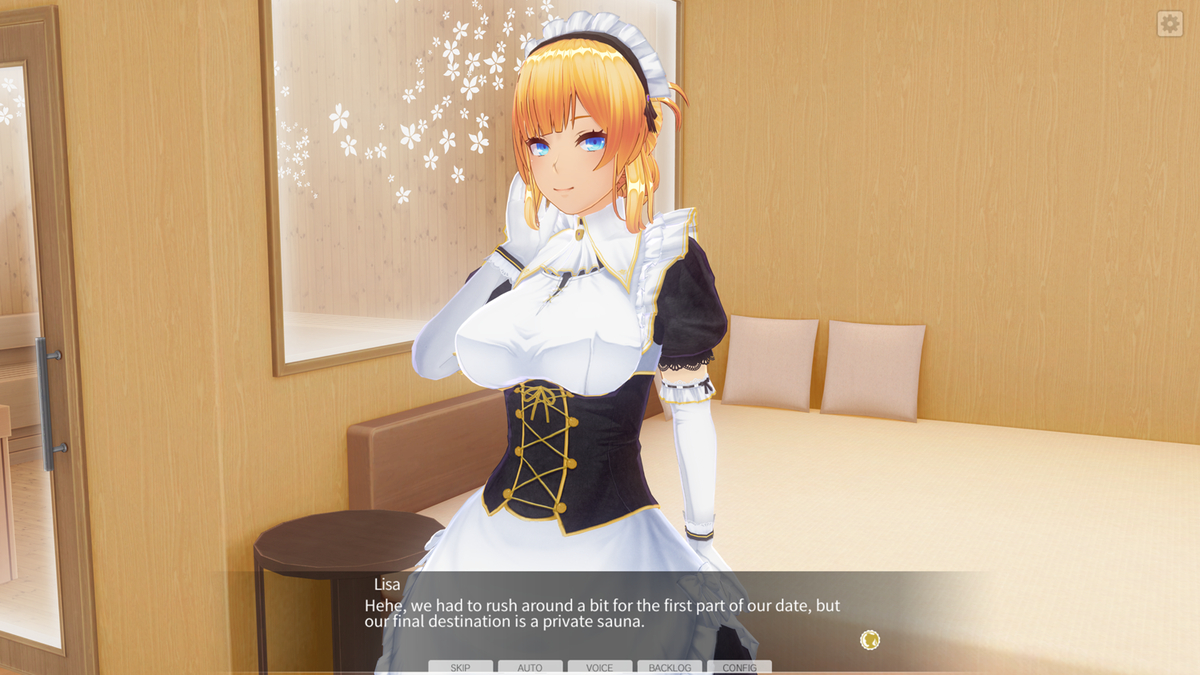Open the CONFIG menu
This screenshot has width=1200, height=675.
[739, 667]
